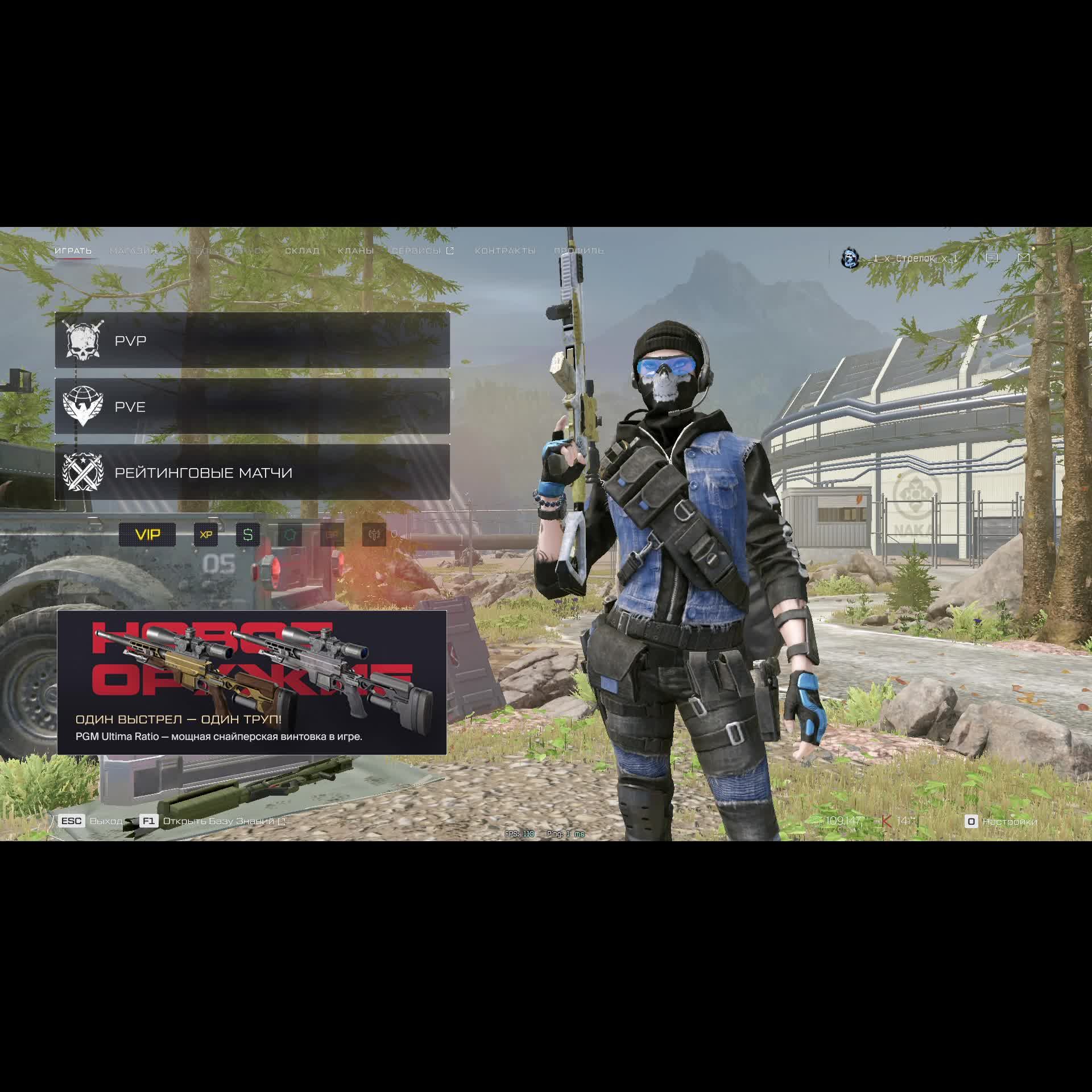Choose the PVE mode entry
The height and width of the screenshot is (1092, 1092).
click(x=252, y=406)
